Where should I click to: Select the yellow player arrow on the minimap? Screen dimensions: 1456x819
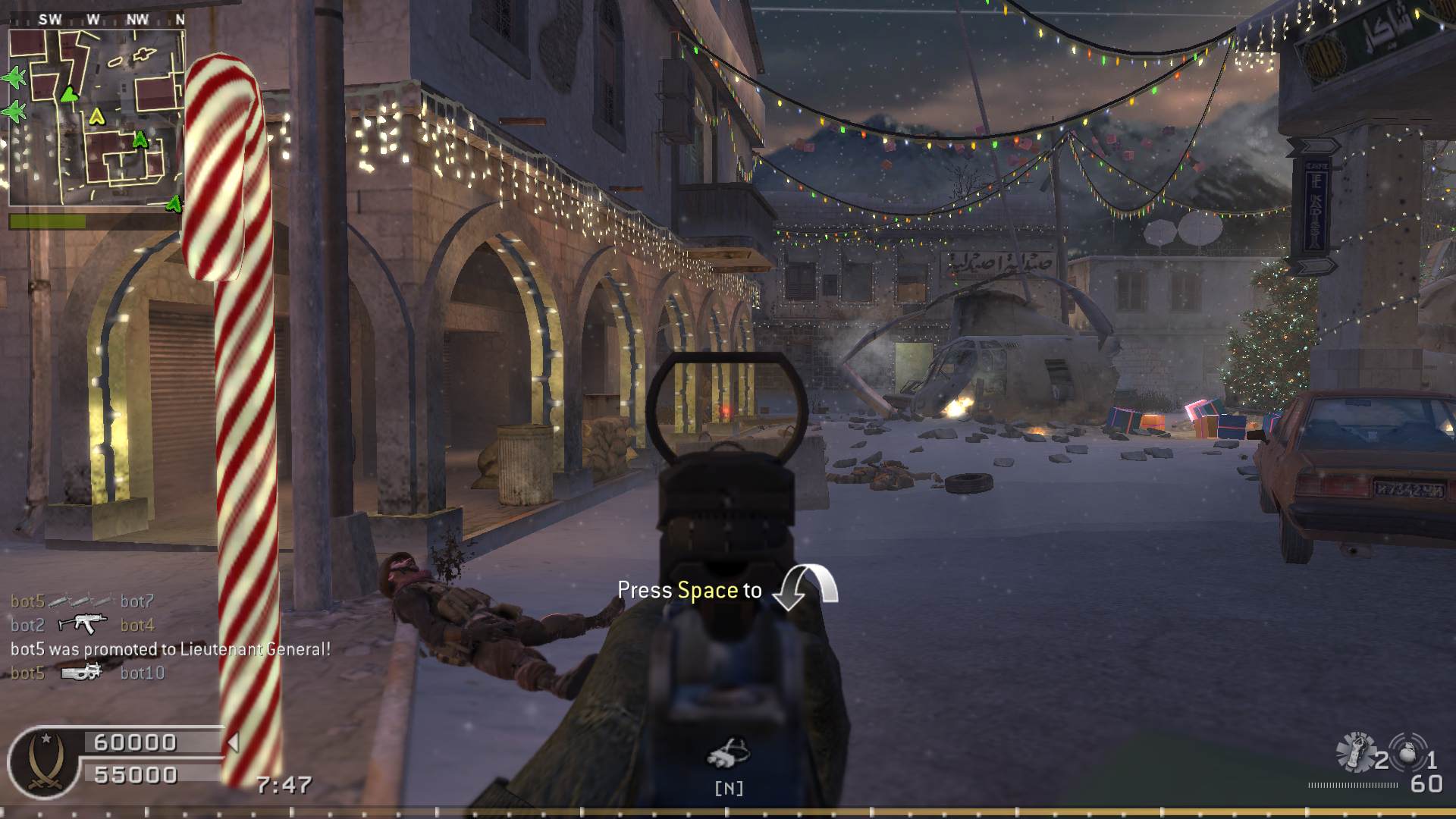pyautogui.click(x=96, y=116)
